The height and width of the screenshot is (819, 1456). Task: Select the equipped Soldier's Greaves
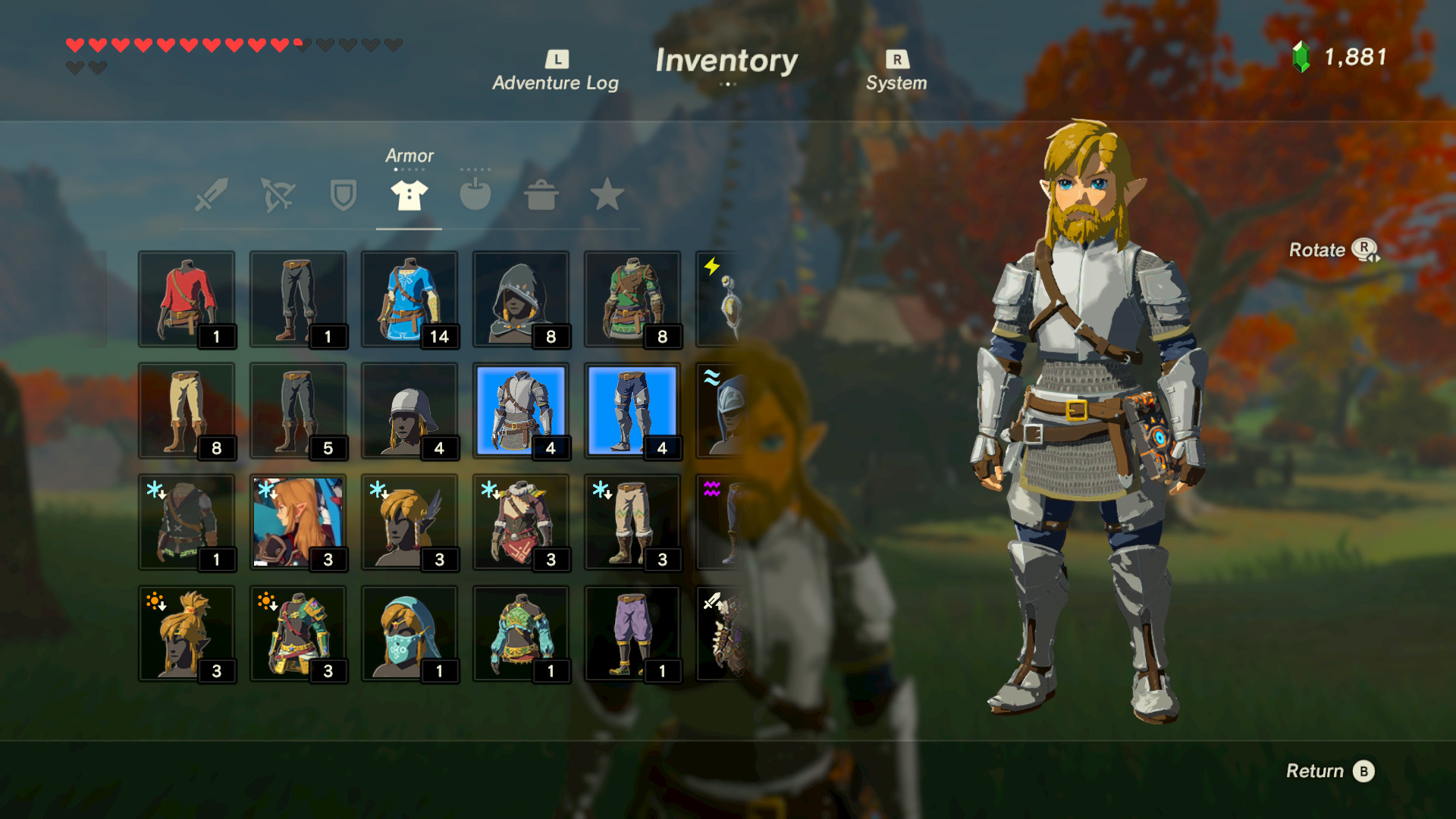tap(632, 410)
